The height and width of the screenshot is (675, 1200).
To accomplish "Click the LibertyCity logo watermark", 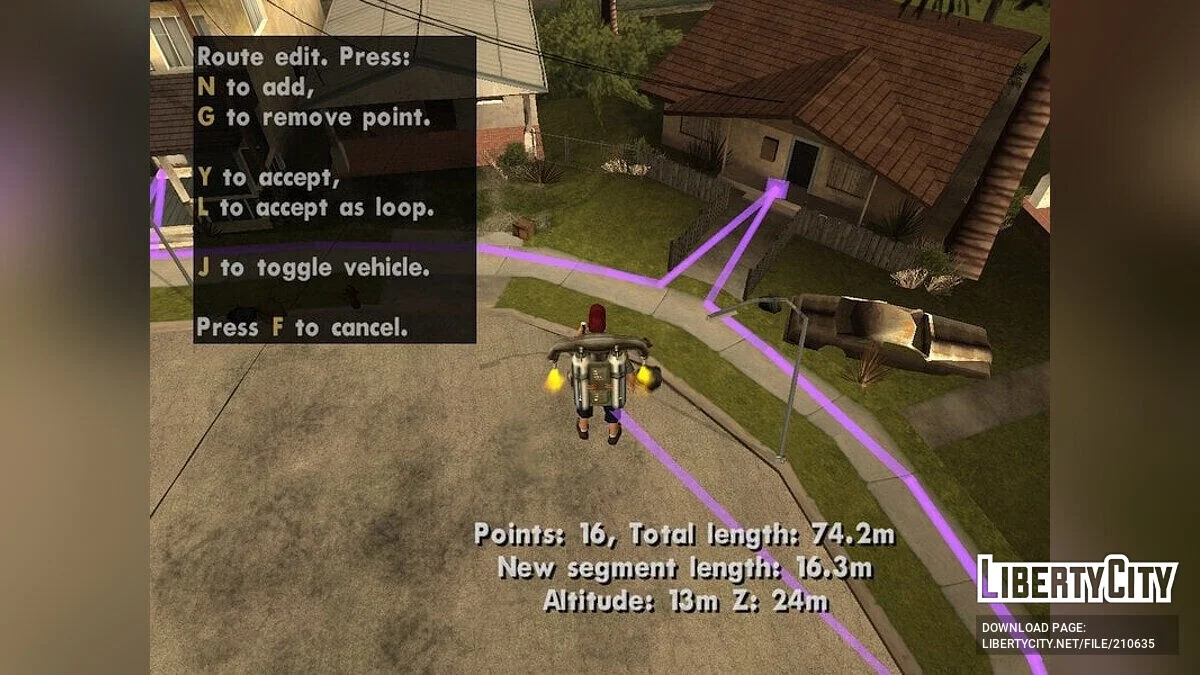I will pos(1077,579).
